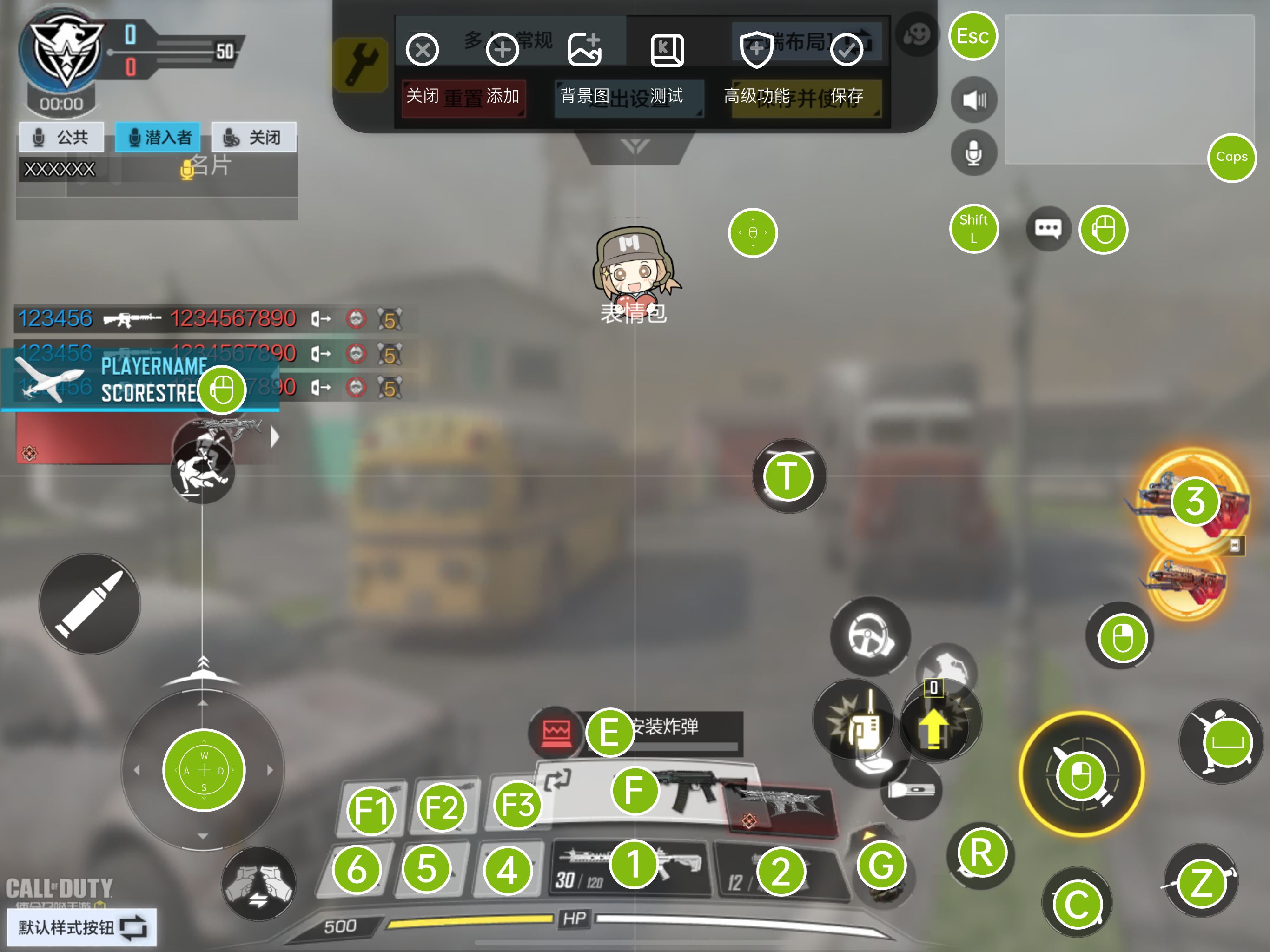The image size is (1270, 952).
Task: Tap the bullet ammo type button
Action: pos(90,604)
